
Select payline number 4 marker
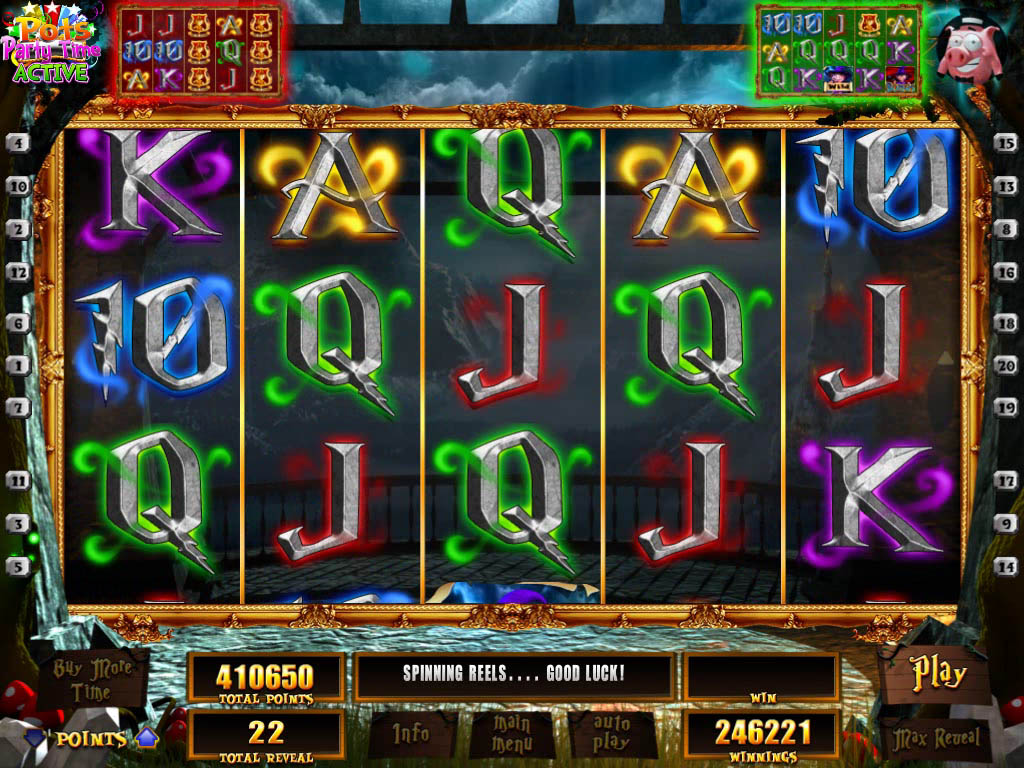[17, 143]
